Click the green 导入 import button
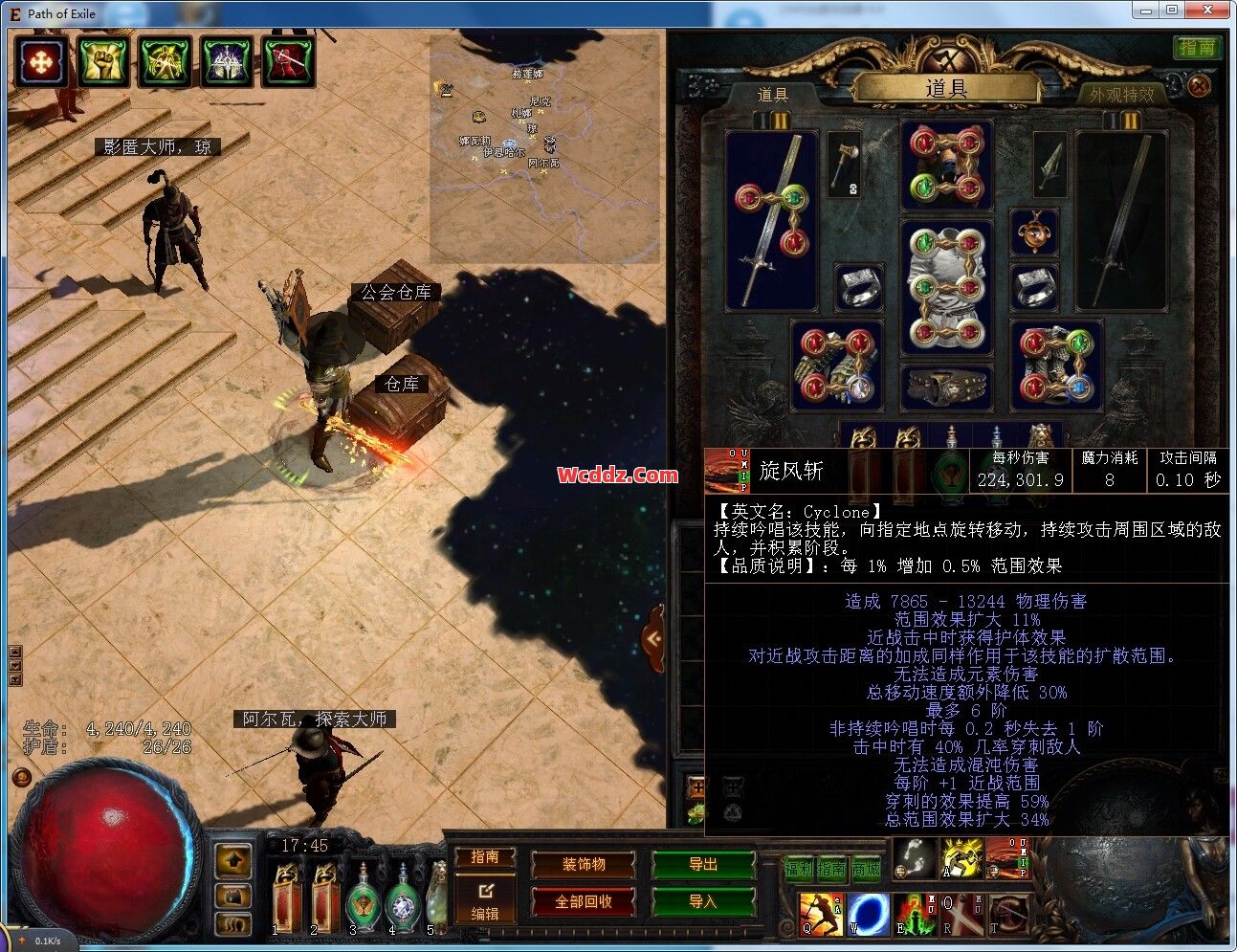Screen dimensions: 1237x952 (703, 901)
